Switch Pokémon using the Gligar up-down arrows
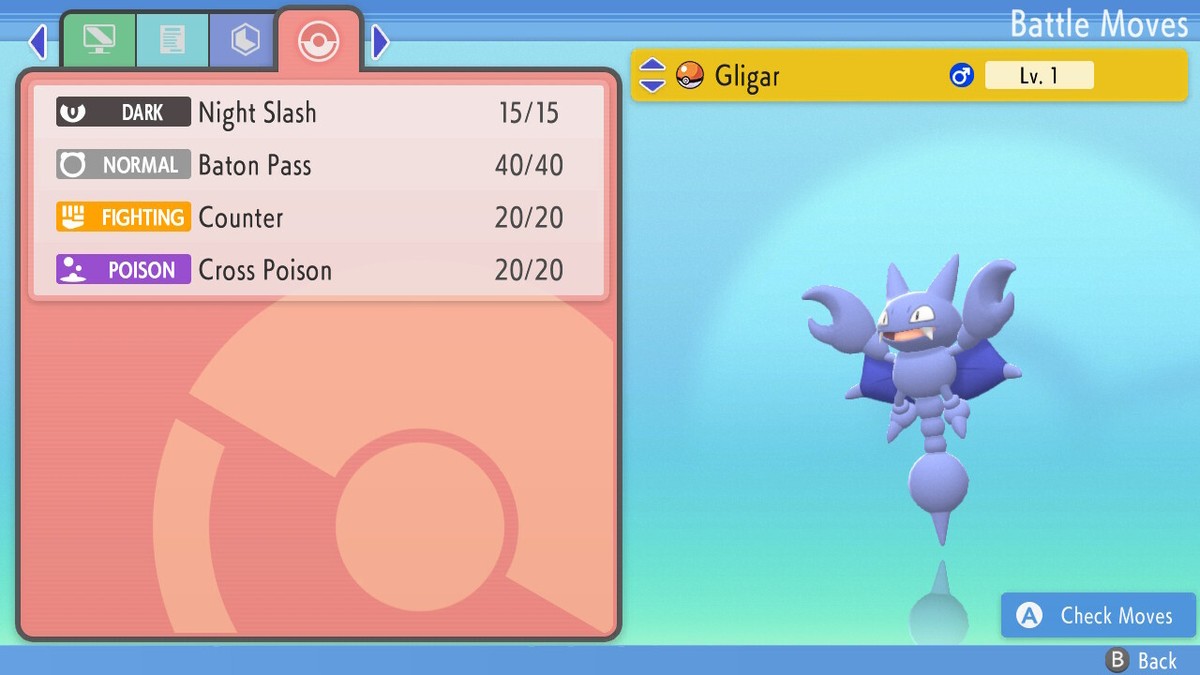The height and width of the screenshot is (675, 1200). click(x=652, y=75)
